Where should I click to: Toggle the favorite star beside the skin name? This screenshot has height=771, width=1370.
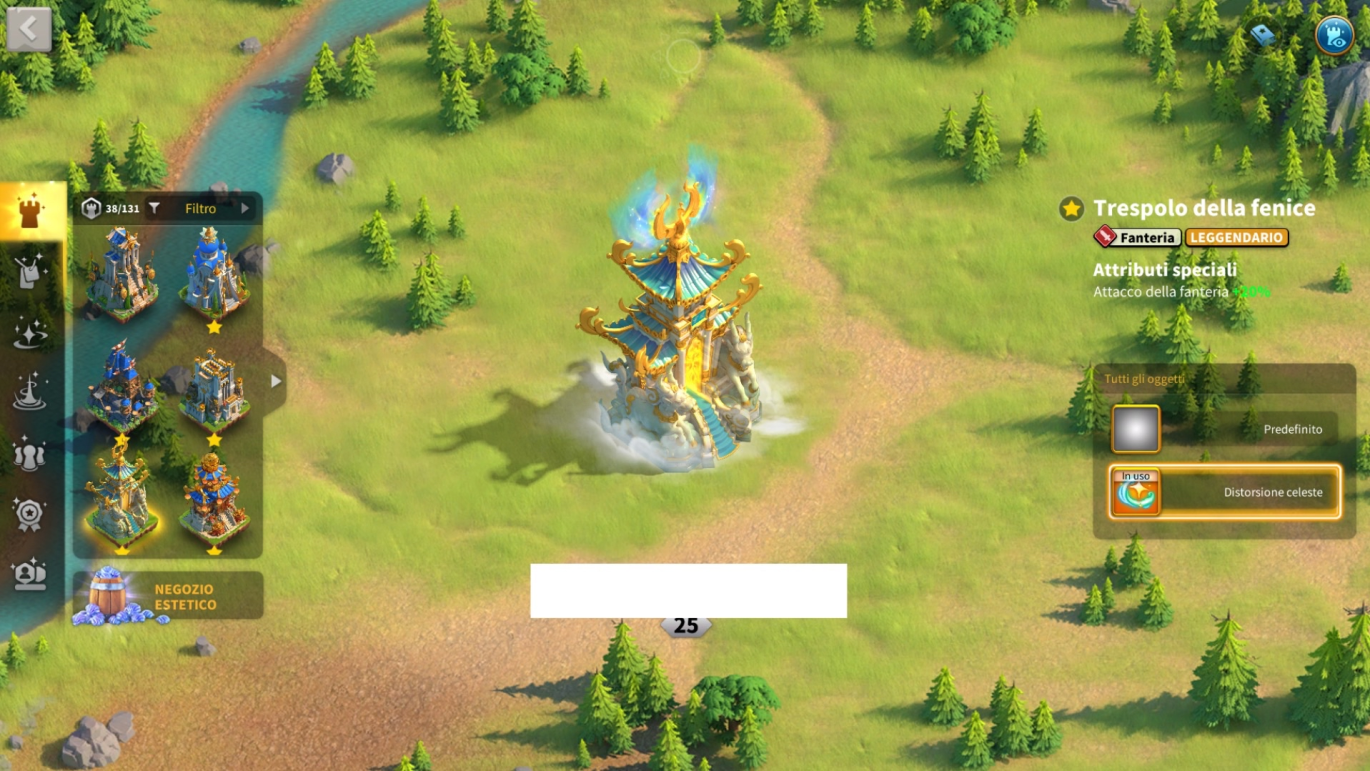[x=1071, y=208]
